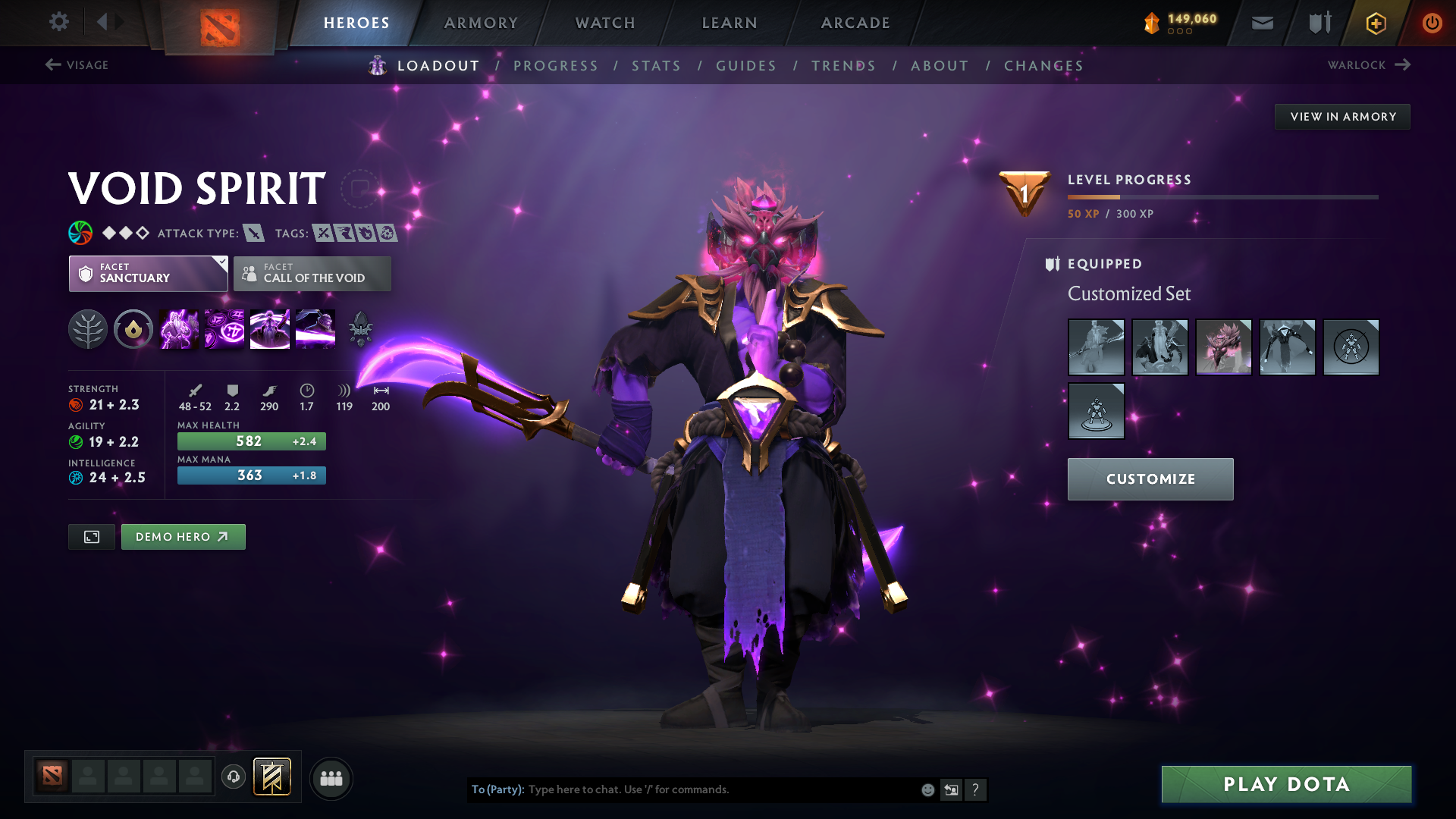This screenshot has width=1456, height=819.
Task: Select the Call of the Void facet
Action: coord(312,274)
